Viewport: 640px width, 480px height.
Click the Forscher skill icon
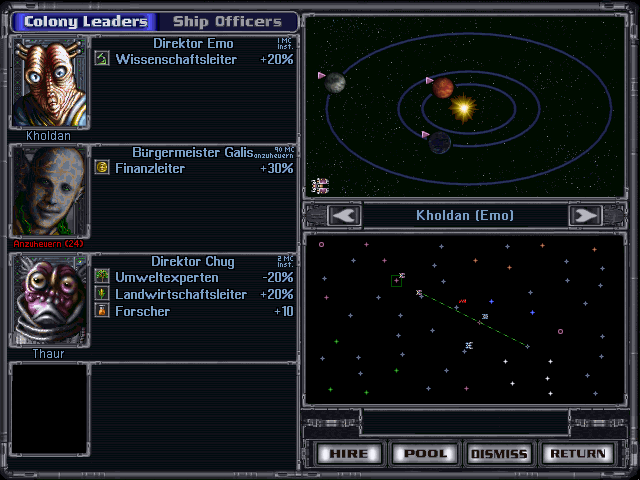pyautogui.click(x=101, y=311)
